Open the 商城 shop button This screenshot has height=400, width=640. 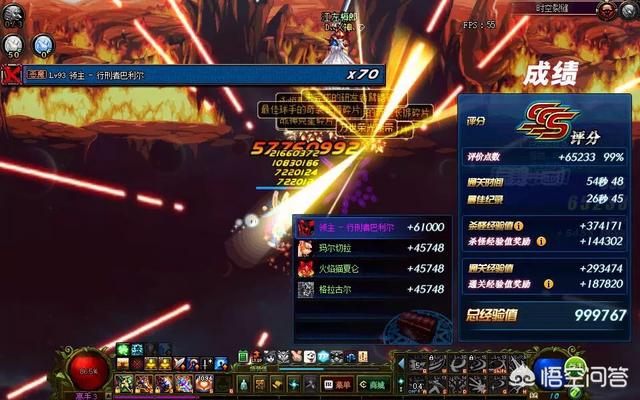pos(374,383)
